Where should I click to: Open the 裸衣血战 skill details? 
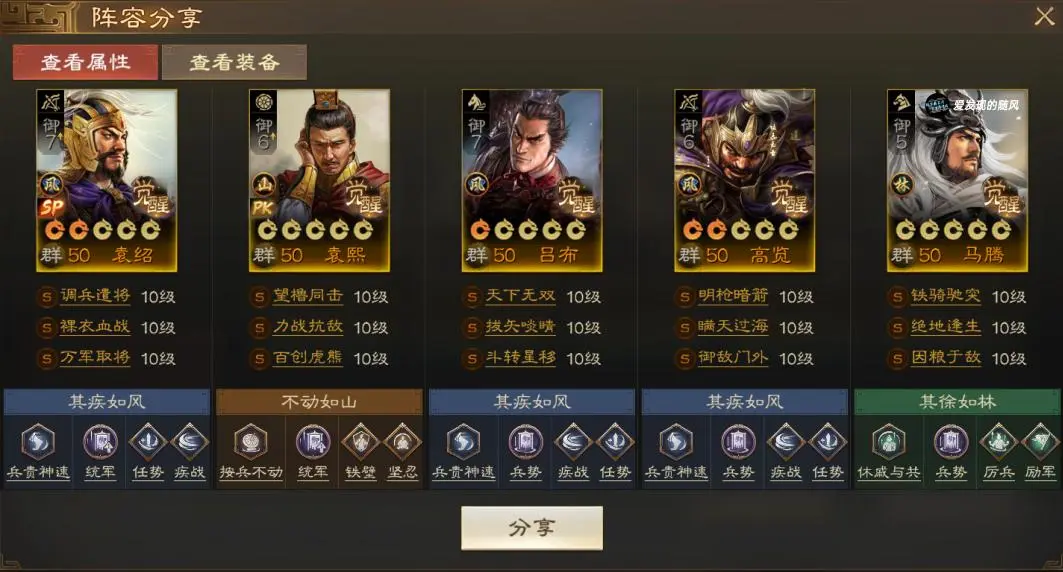pyautogui.click(x=95, y=327)
